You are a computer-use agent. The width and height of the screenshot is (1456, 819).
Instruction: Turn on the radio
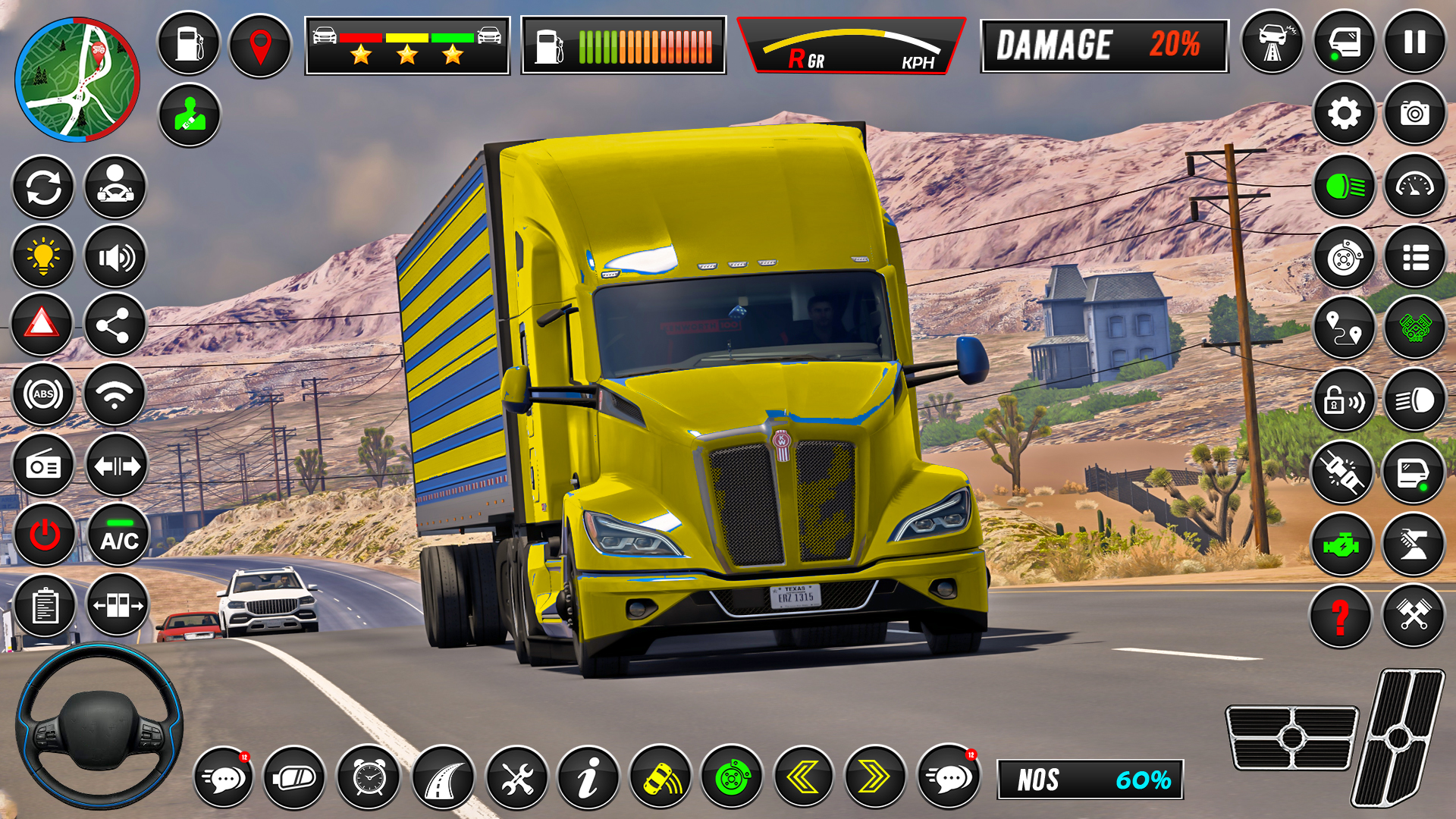[43, 466]
